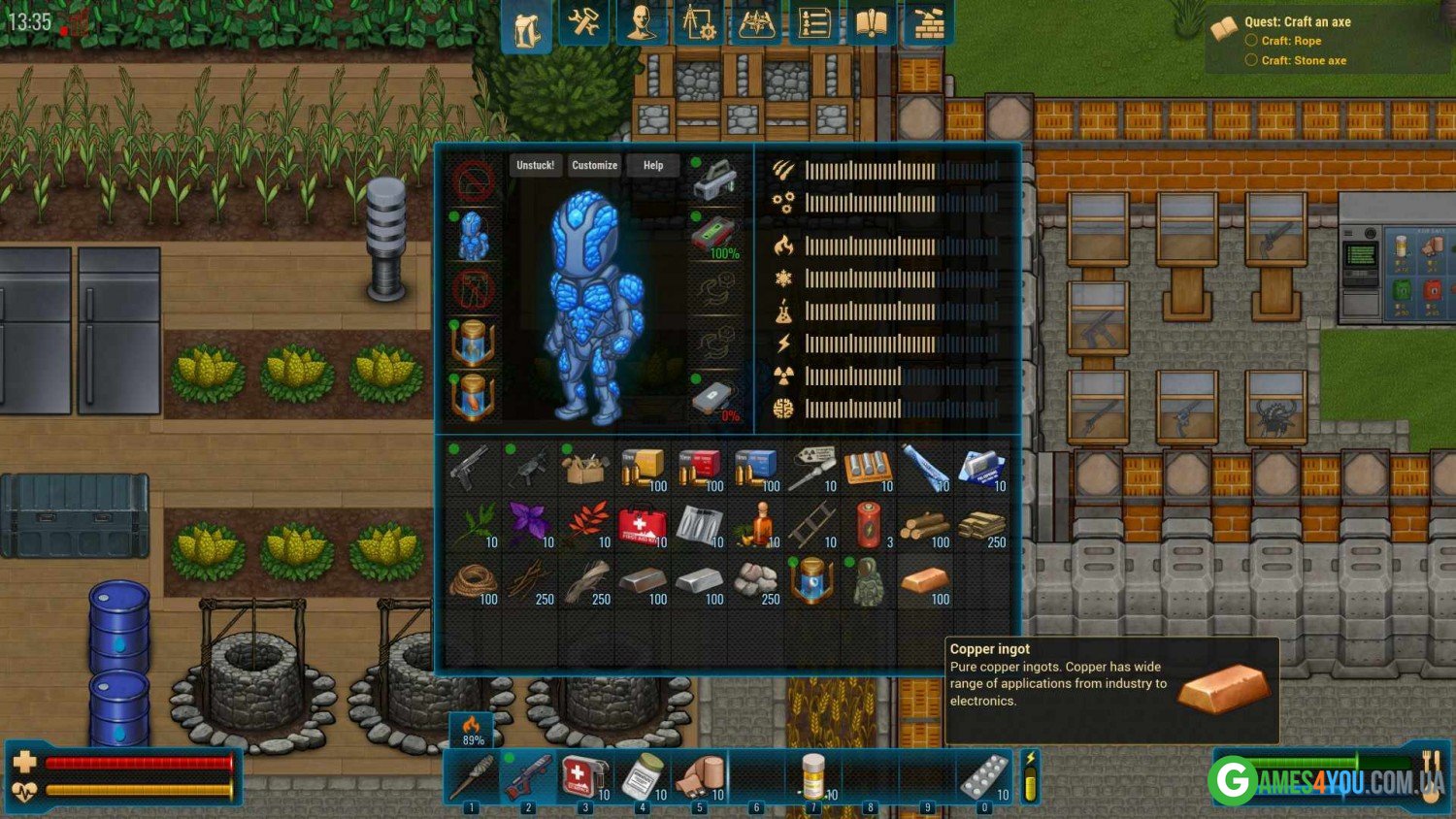Click the Quest: Craft an axe tracker
This screenshot has width=1456, height=819.
coord(1297,21)
